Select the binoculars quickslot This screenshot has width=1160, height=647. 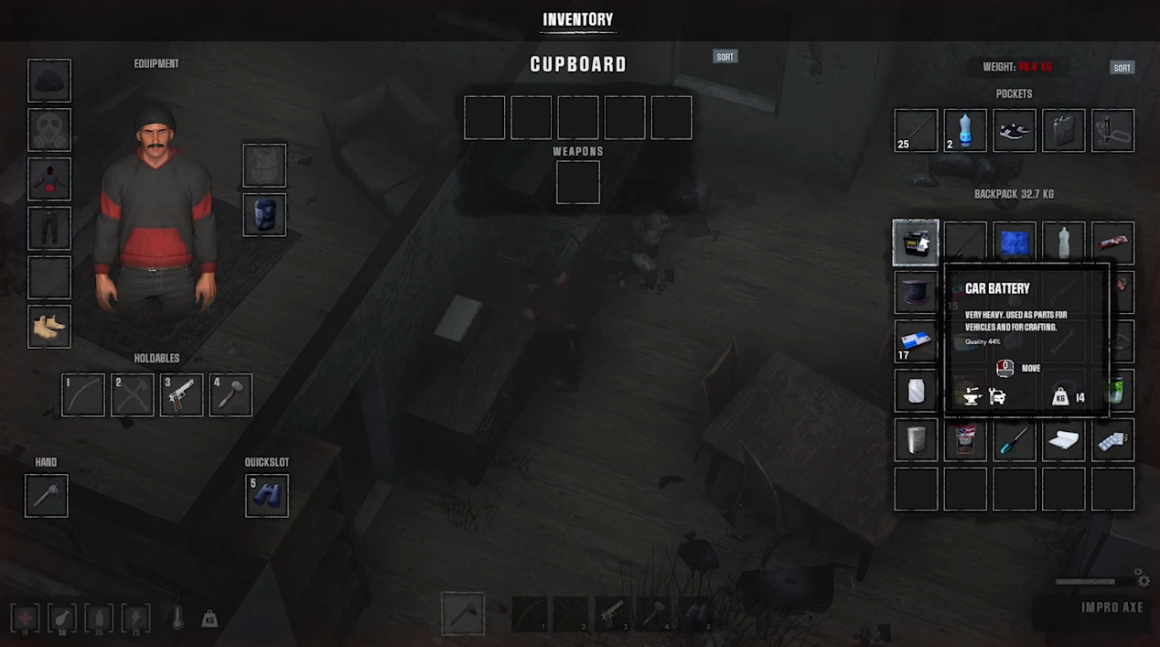[267, 496]
